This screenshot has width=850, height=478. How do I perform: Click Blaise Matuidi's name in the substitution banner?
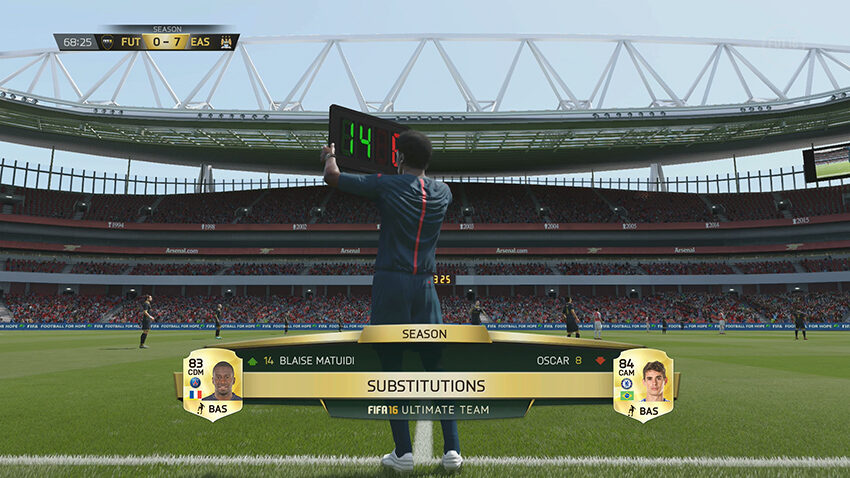point(319,361)
